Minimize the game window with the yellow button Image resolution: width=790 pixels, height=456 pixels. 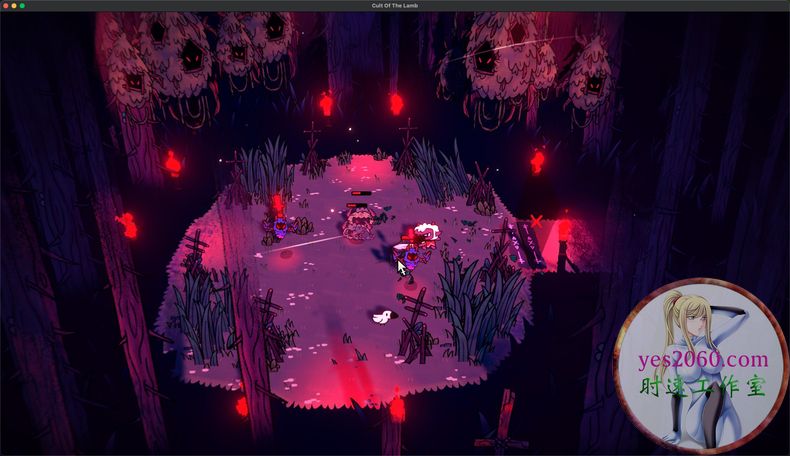click(14, 6)
